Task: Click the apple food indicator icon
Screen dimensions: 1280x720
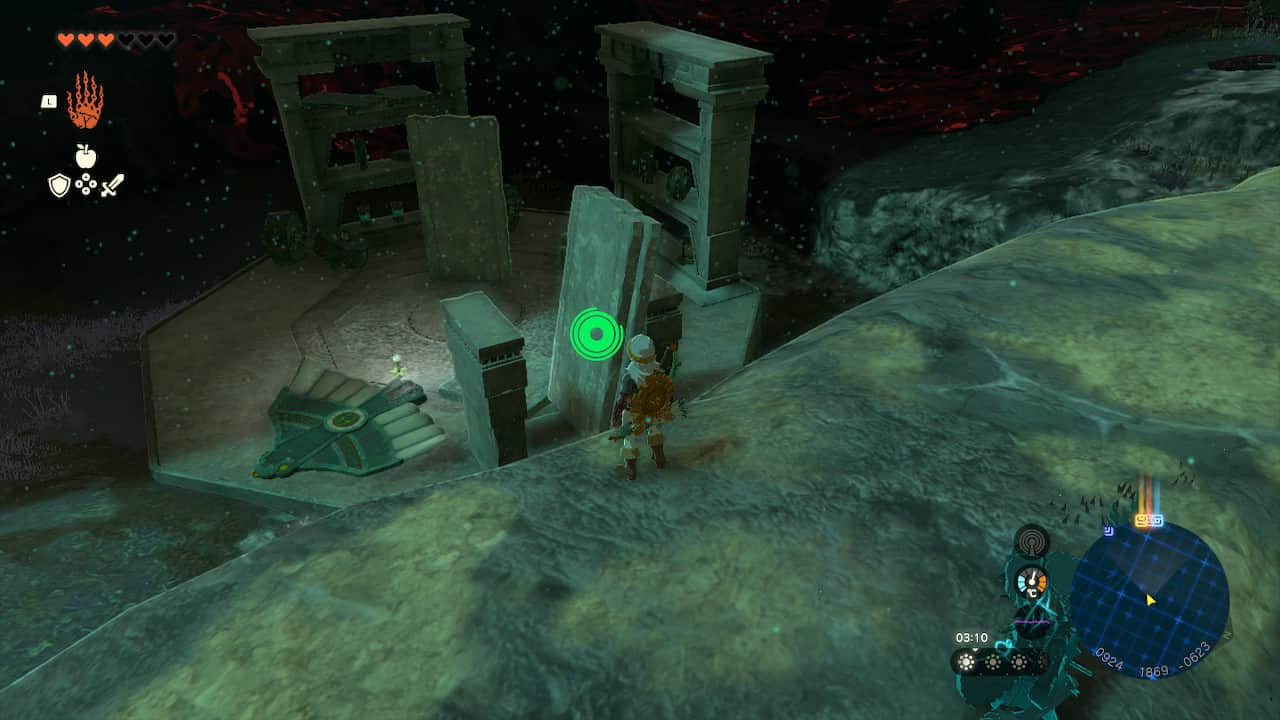Action: [x=85, y=155]
